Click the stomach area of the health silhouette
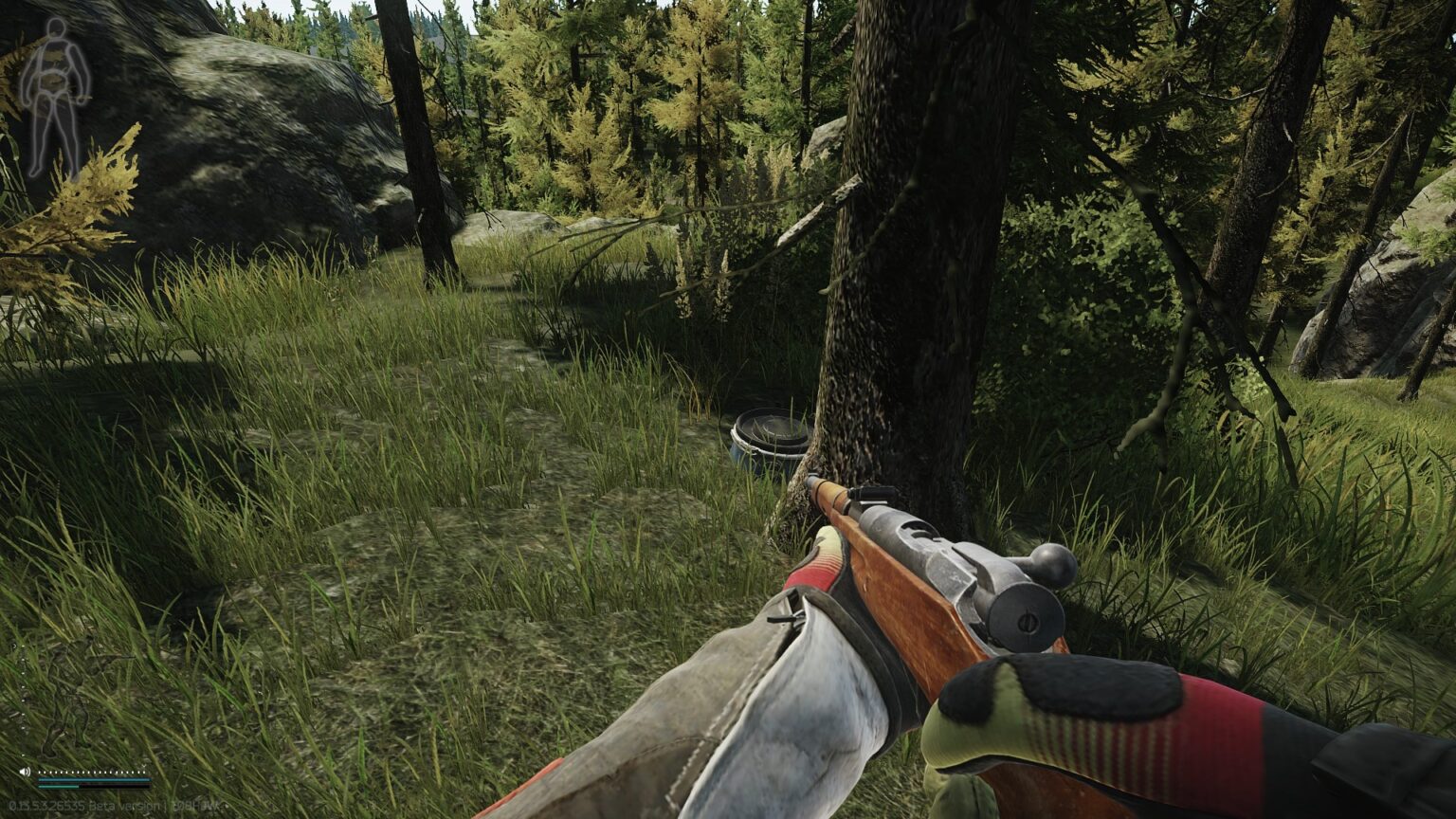 point(53,80)
